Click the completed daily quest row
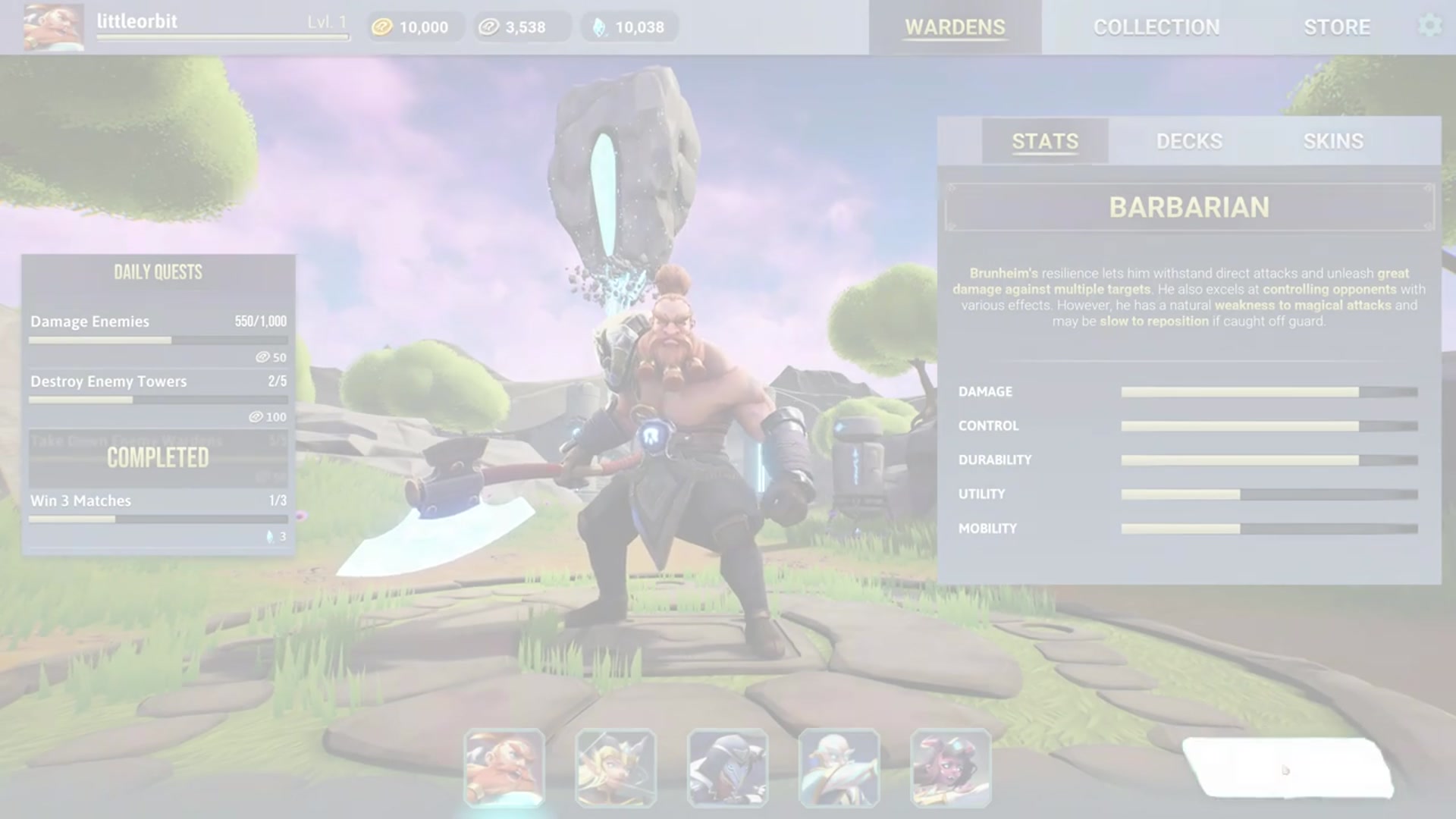The width and height of the screenshot is (1456, 819). coord(158,458)
